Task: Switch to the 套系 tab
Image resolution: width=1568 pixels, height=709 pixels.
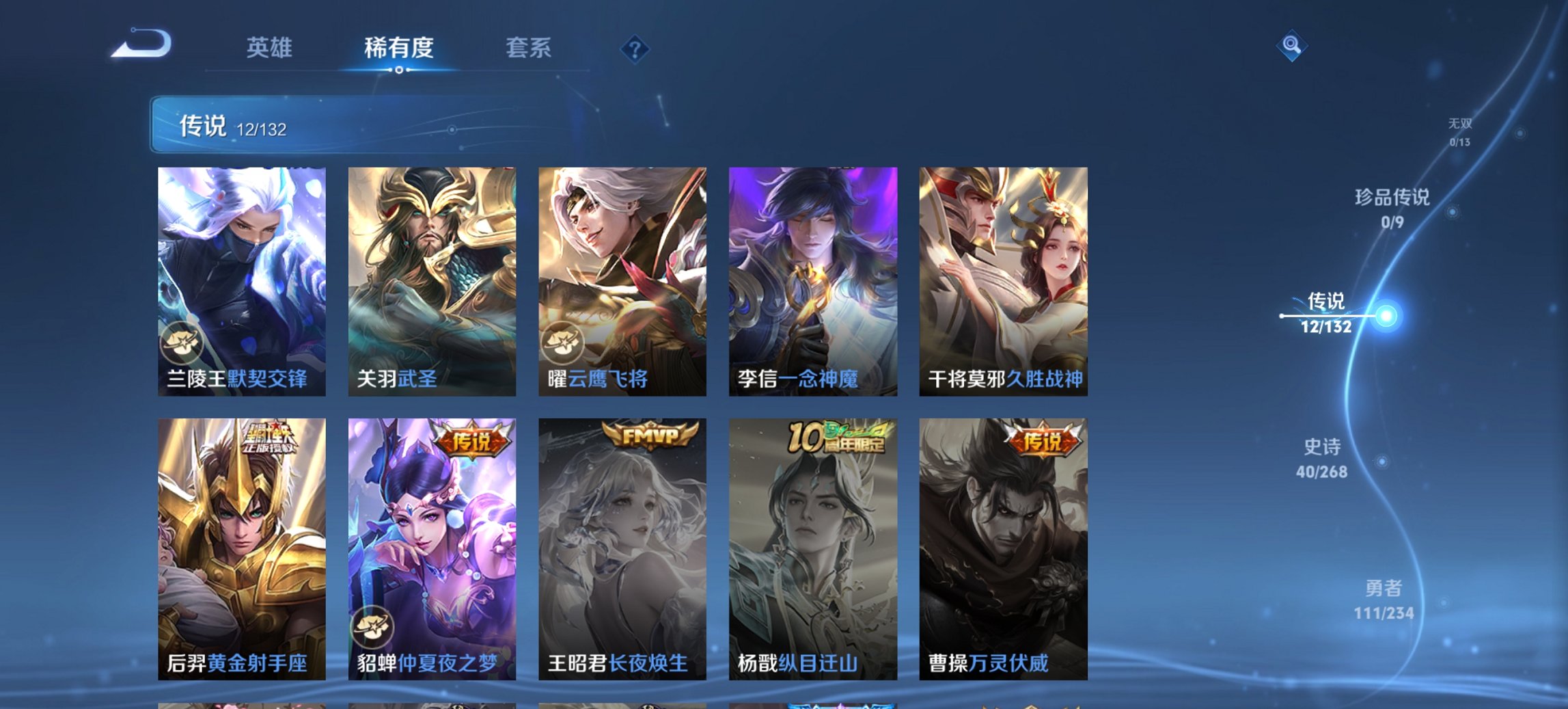Action: (x=529, y=48)
